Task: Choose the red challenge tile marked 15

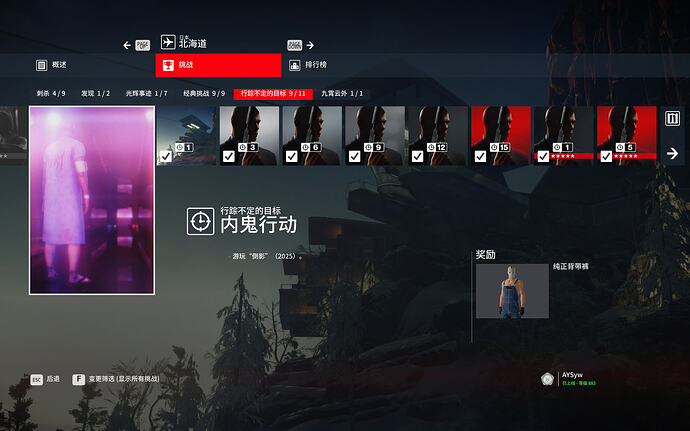Action: tap(500, 135)
